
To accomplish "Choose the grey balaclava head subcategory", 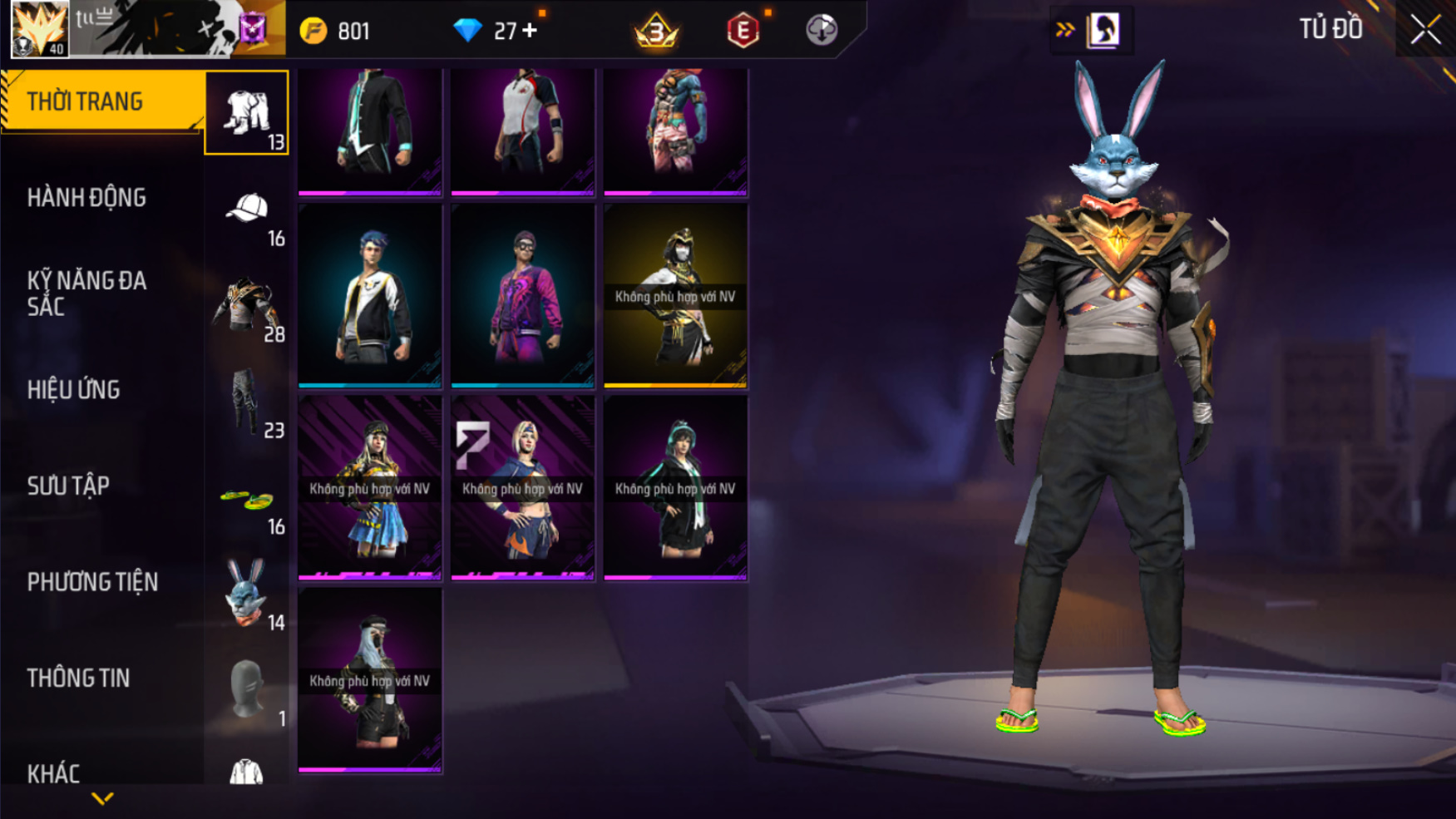I will (x=247, y=688).
